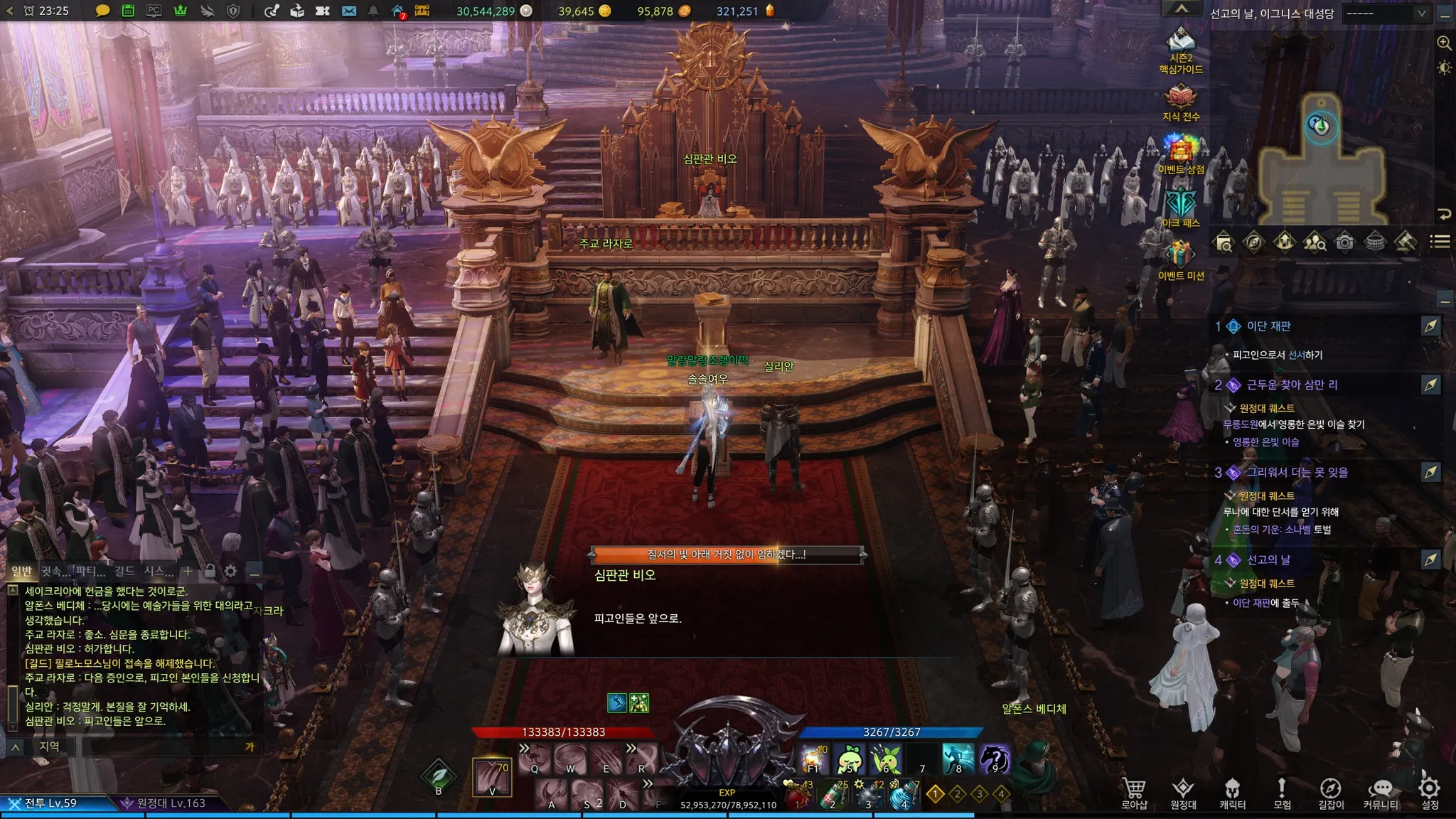Open the 길잡이 guide menu

coord(1331,791)
